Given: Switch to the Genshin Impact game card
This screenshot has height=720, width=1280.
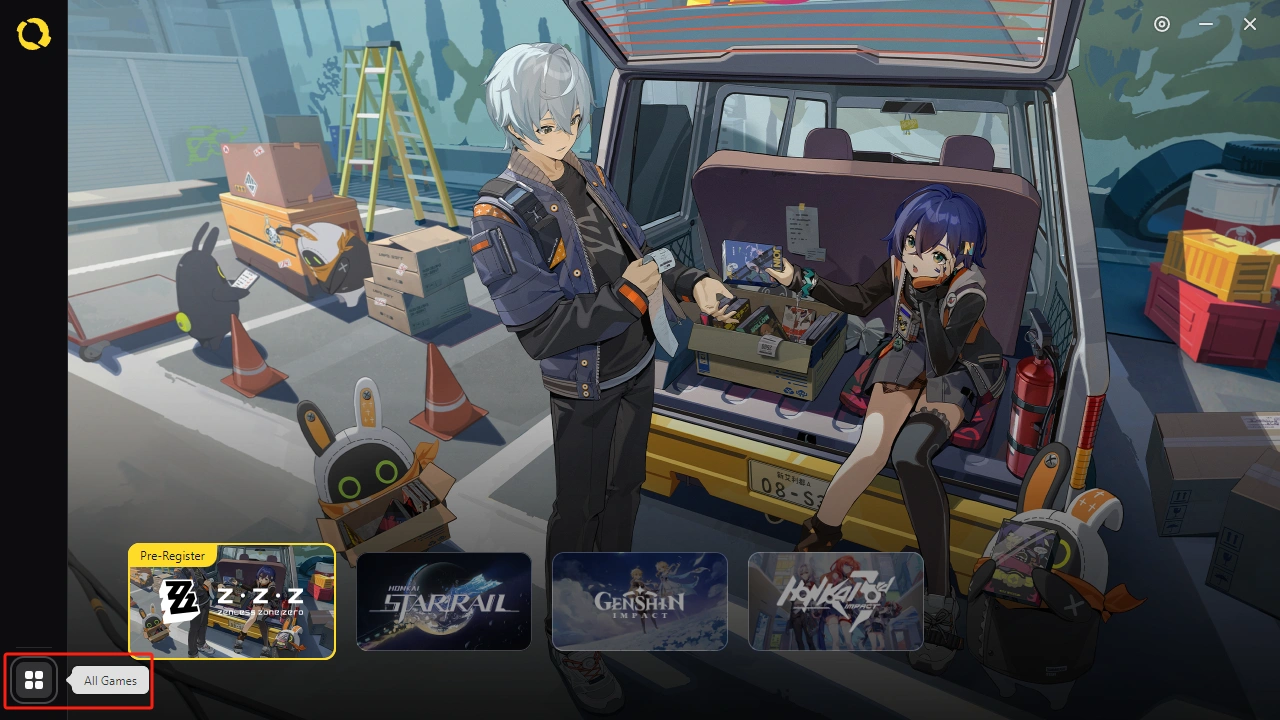Looking at the screenshot, I should point(640,602).
